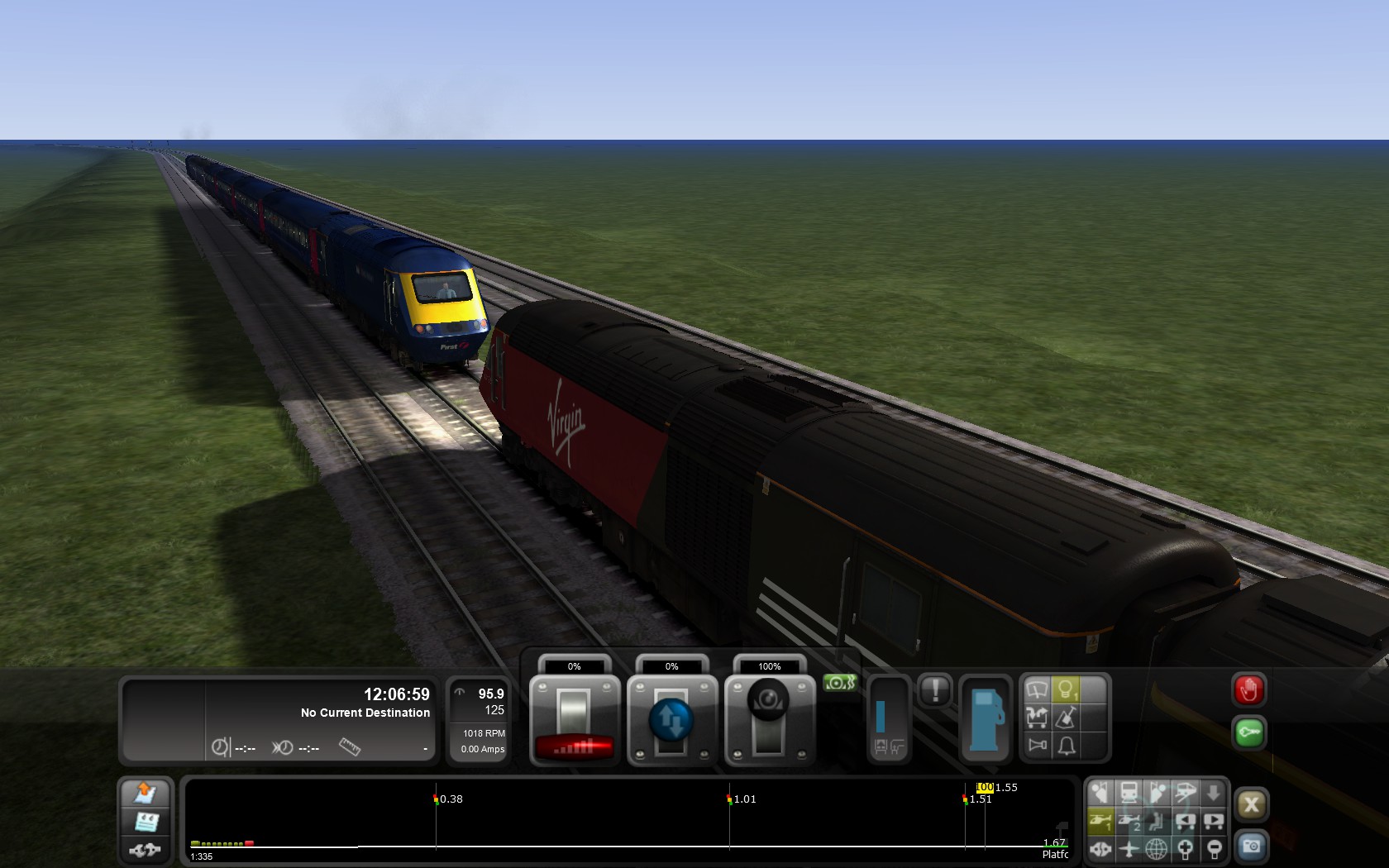Sound the horn icon
Screen dimensions: 1389x868
(x=1037, y=746)
